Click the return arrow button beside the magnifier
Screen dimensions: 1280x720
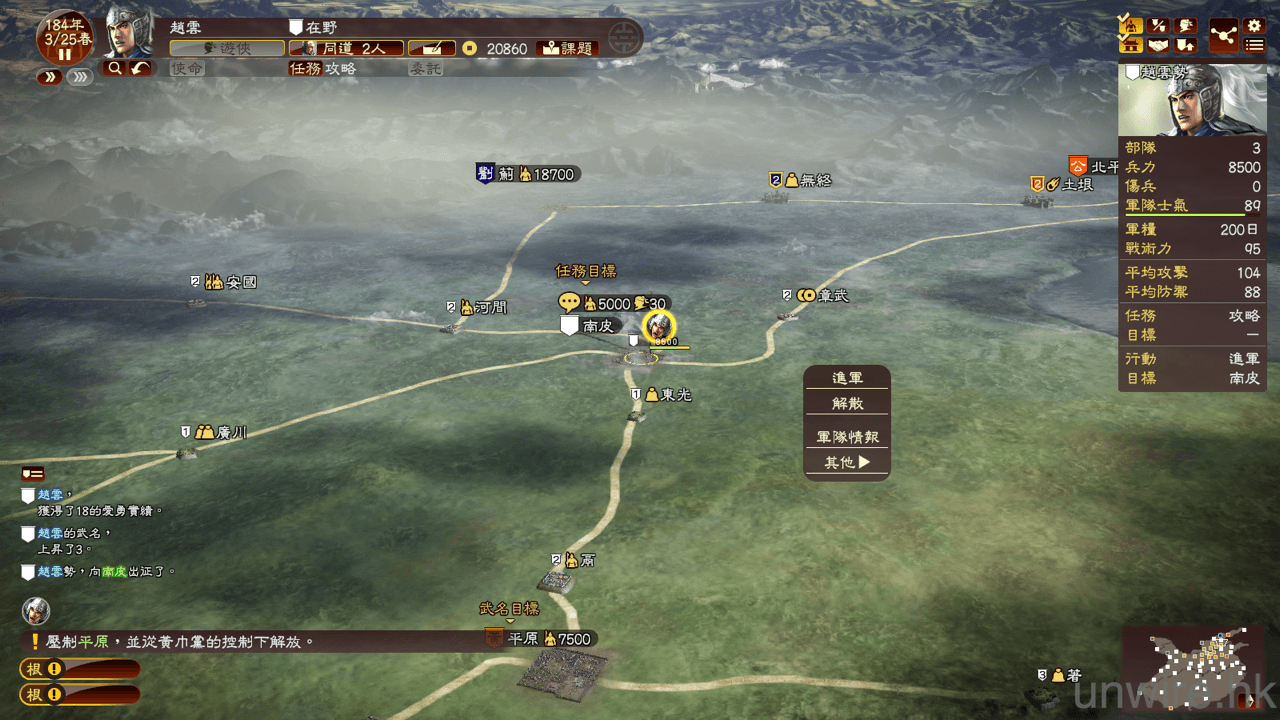(141, 68)
